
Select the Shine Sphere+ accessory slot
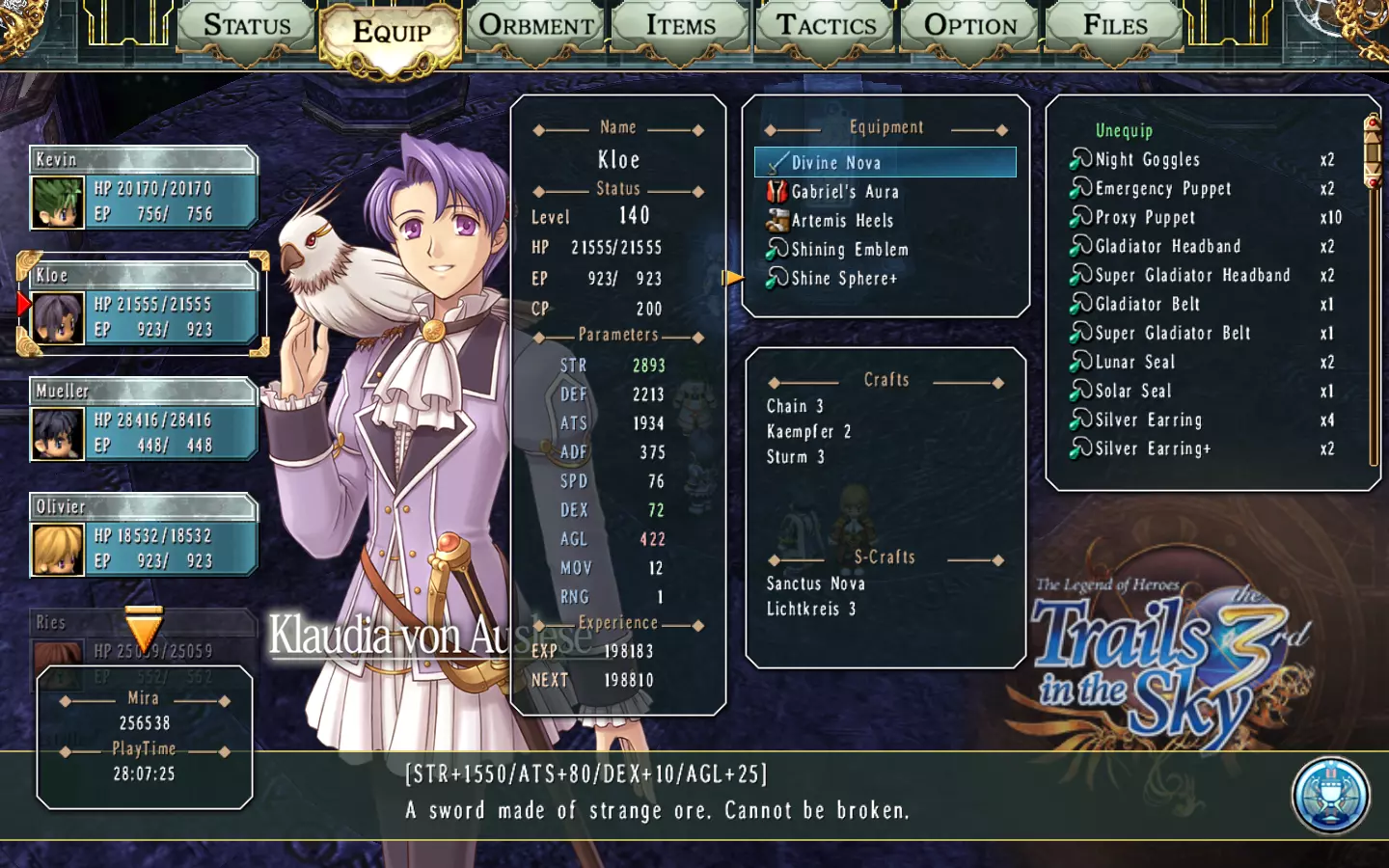pos(843,279)
